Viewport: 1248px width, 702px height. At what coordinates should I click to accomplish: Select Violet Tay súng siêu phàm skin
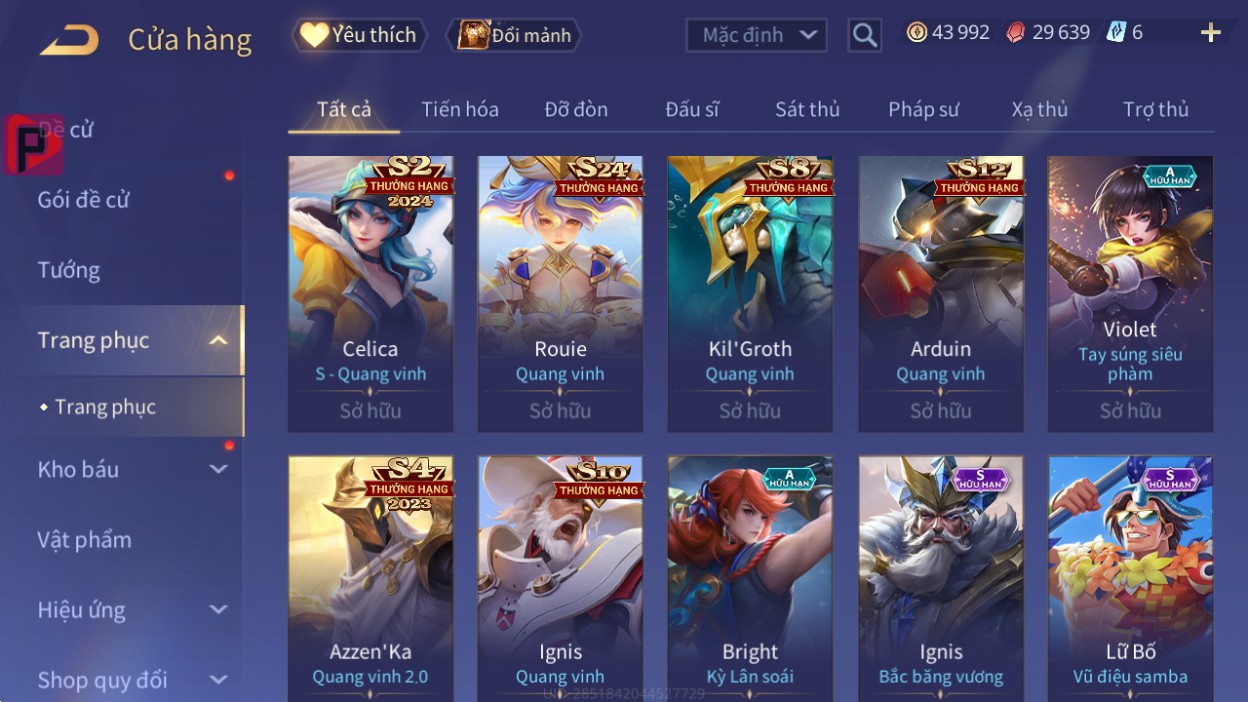click(x=1130, y=293)
